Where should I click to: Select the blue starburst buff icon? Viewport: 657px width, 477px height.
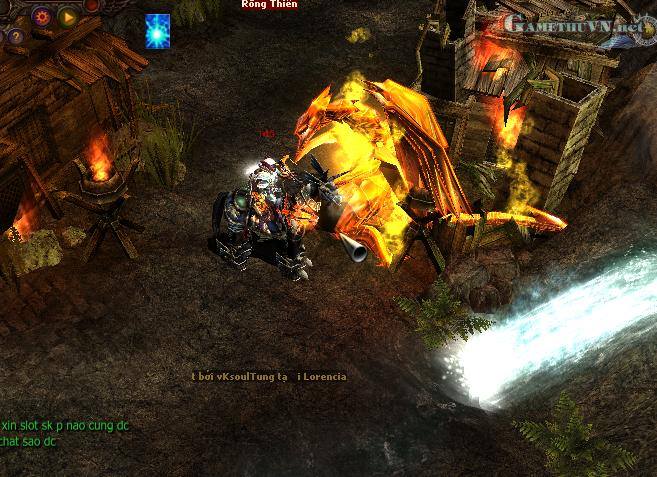pyautogui.click(x=158, y=30)
